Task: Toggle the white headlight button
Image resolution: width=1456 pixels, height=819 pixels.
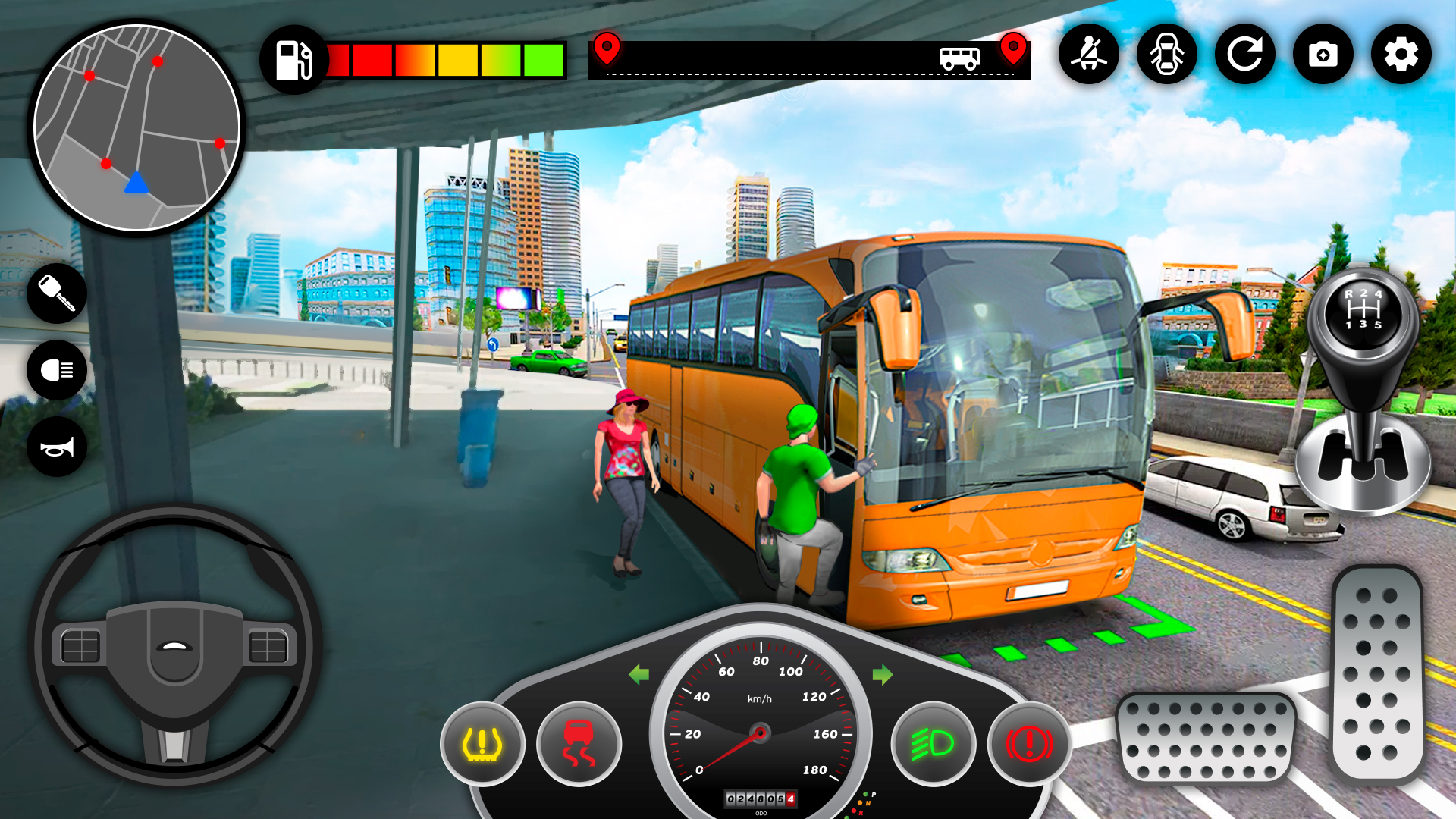Action: tap(57, 370)
